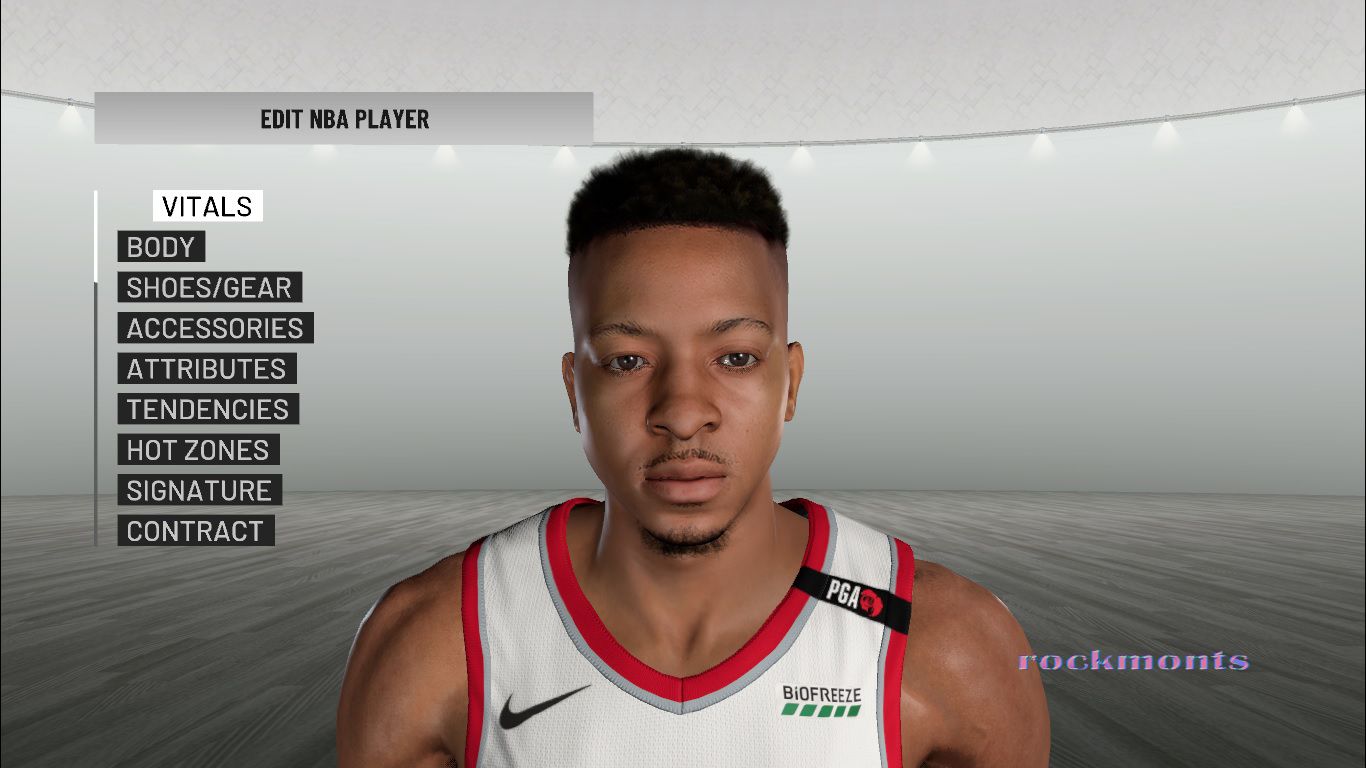
Task: Select the Vitals menu entry
Action: pyautogui.click(x=207, y=207)
